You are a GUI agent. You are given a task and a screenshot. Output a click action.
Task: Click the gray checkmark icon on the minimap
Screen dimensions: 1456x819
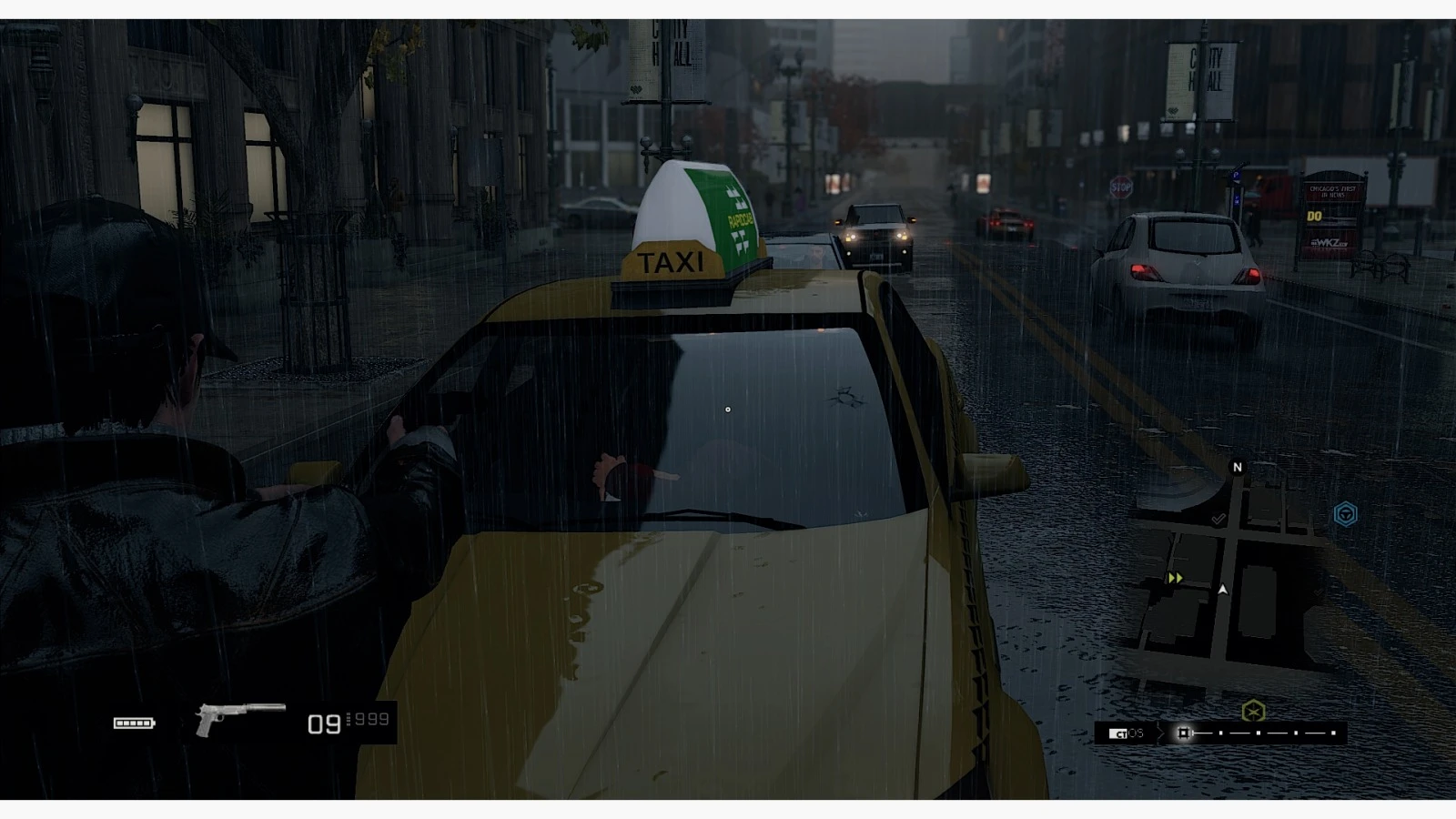coord(1218,520)
